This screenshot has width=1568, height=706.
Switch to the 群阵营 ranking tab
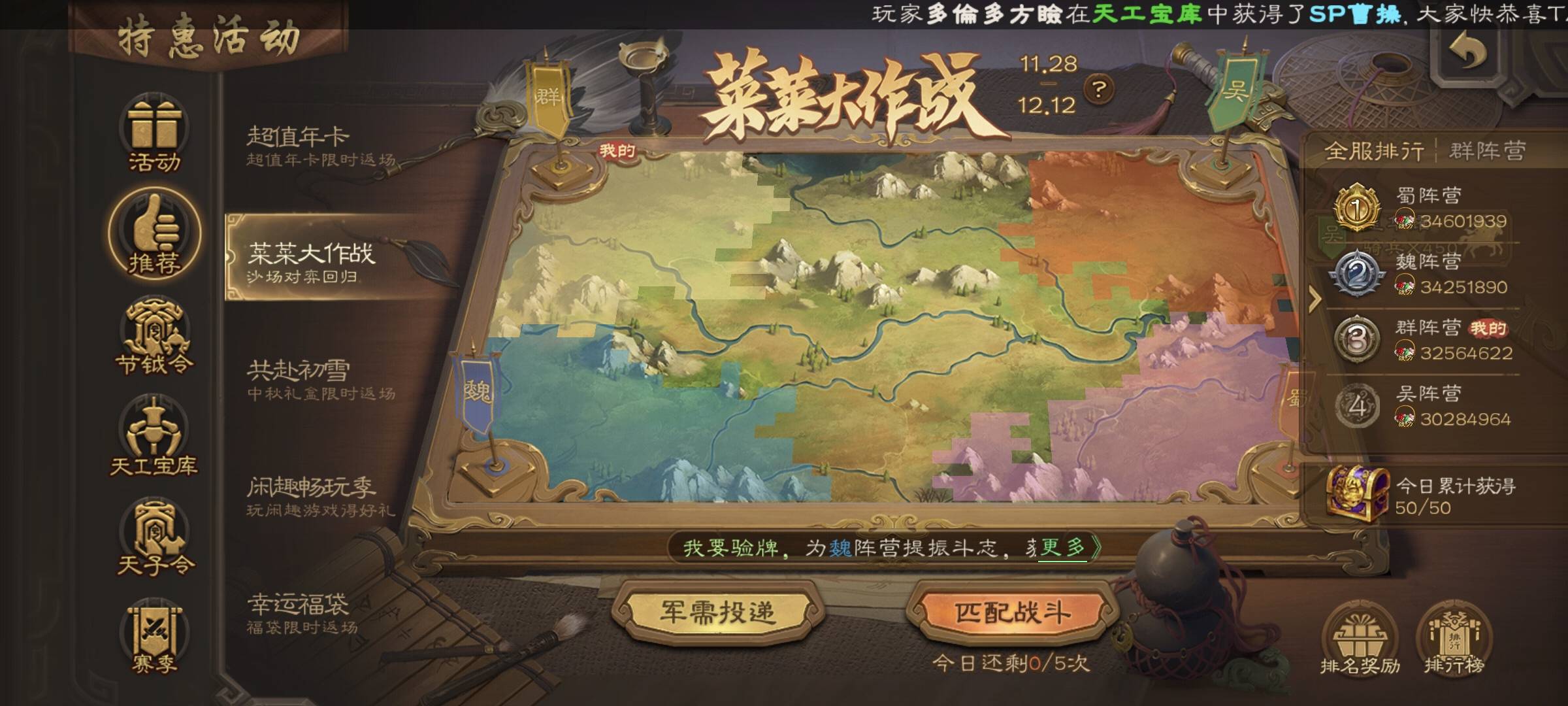click(1487, 152)
